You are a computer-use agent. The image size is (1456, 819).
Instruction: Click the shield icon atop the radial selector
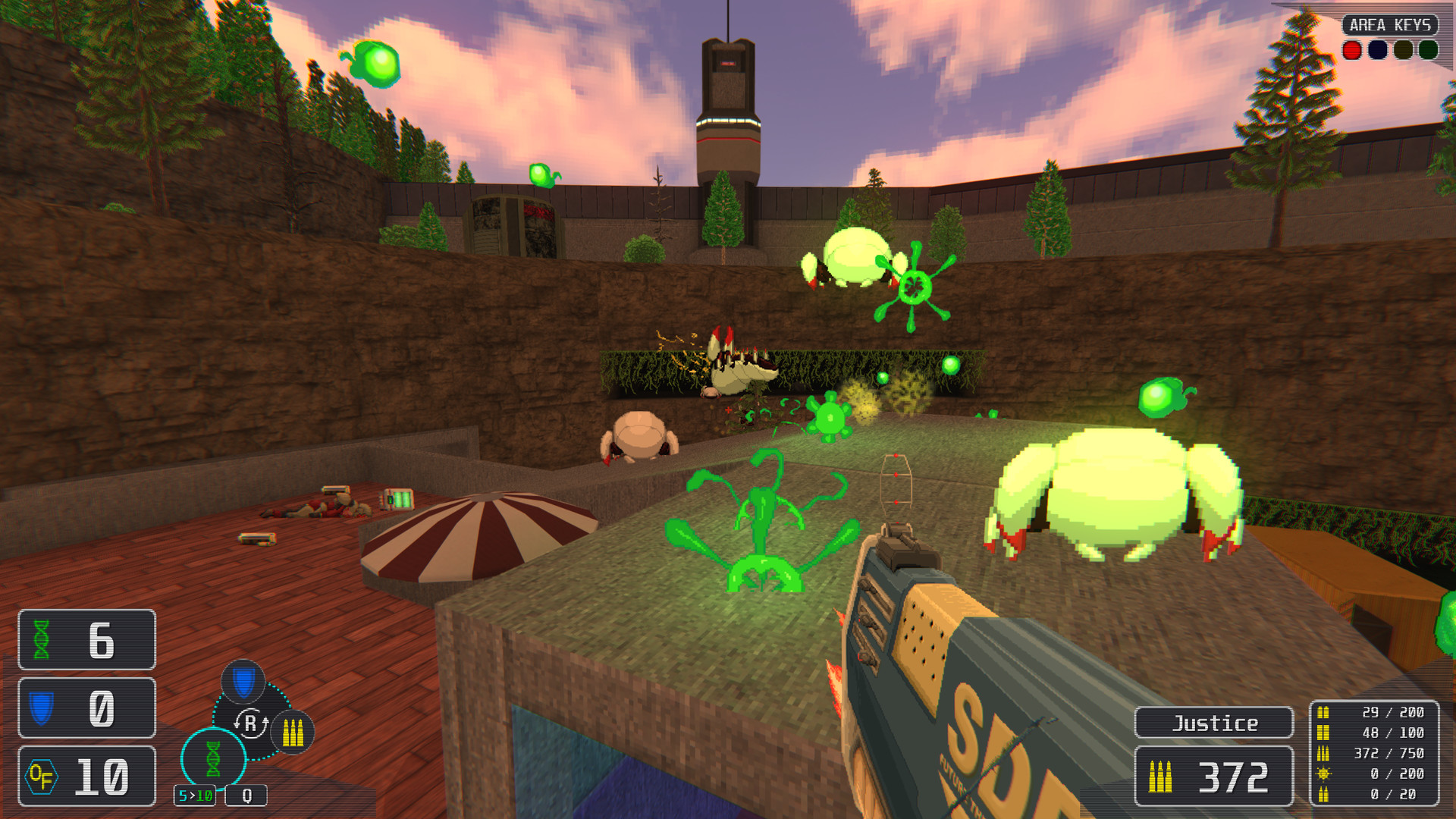[x=243, y=682]
